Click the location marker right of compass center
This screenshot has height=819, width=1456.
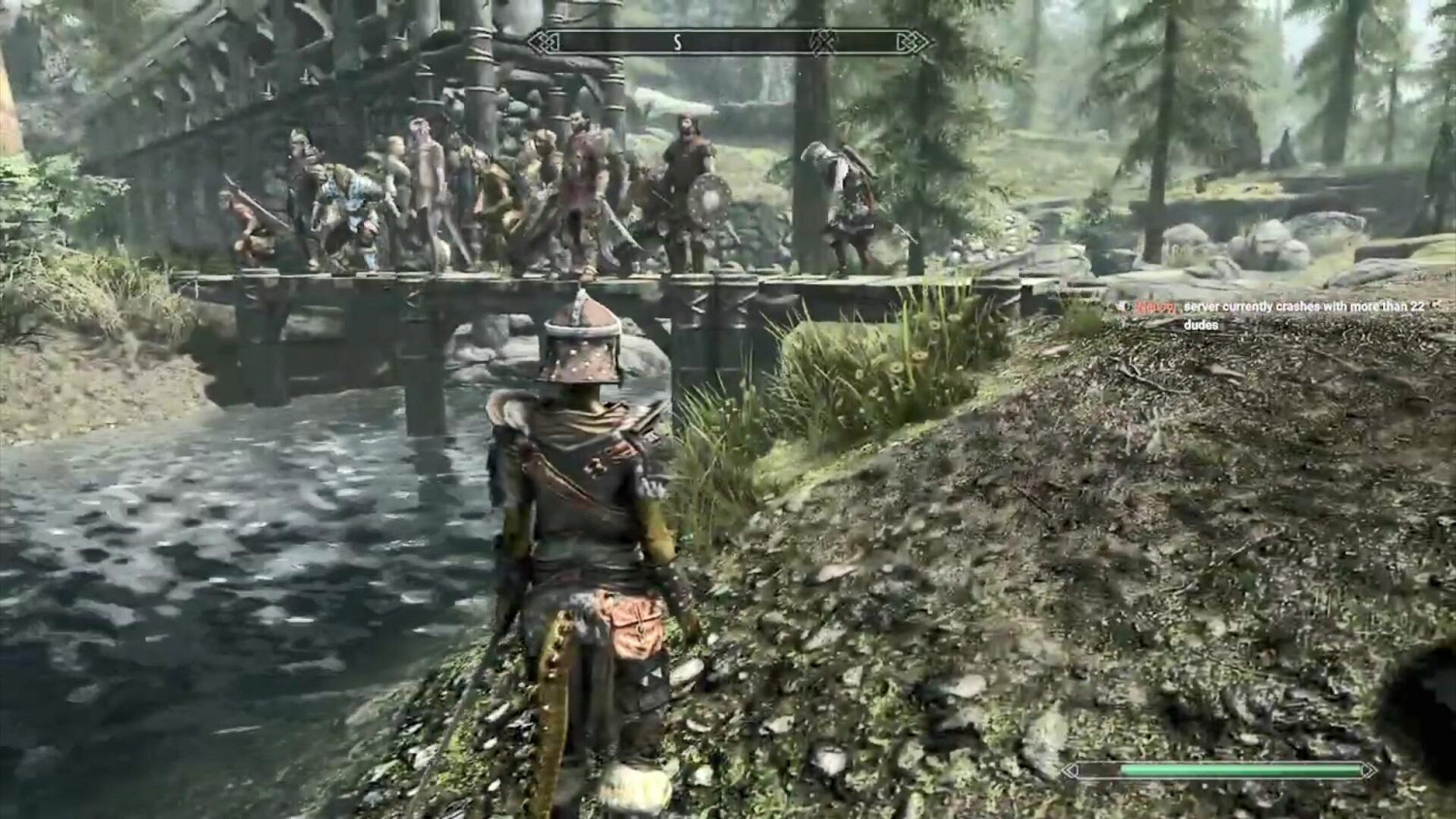[x=823, y=42]
